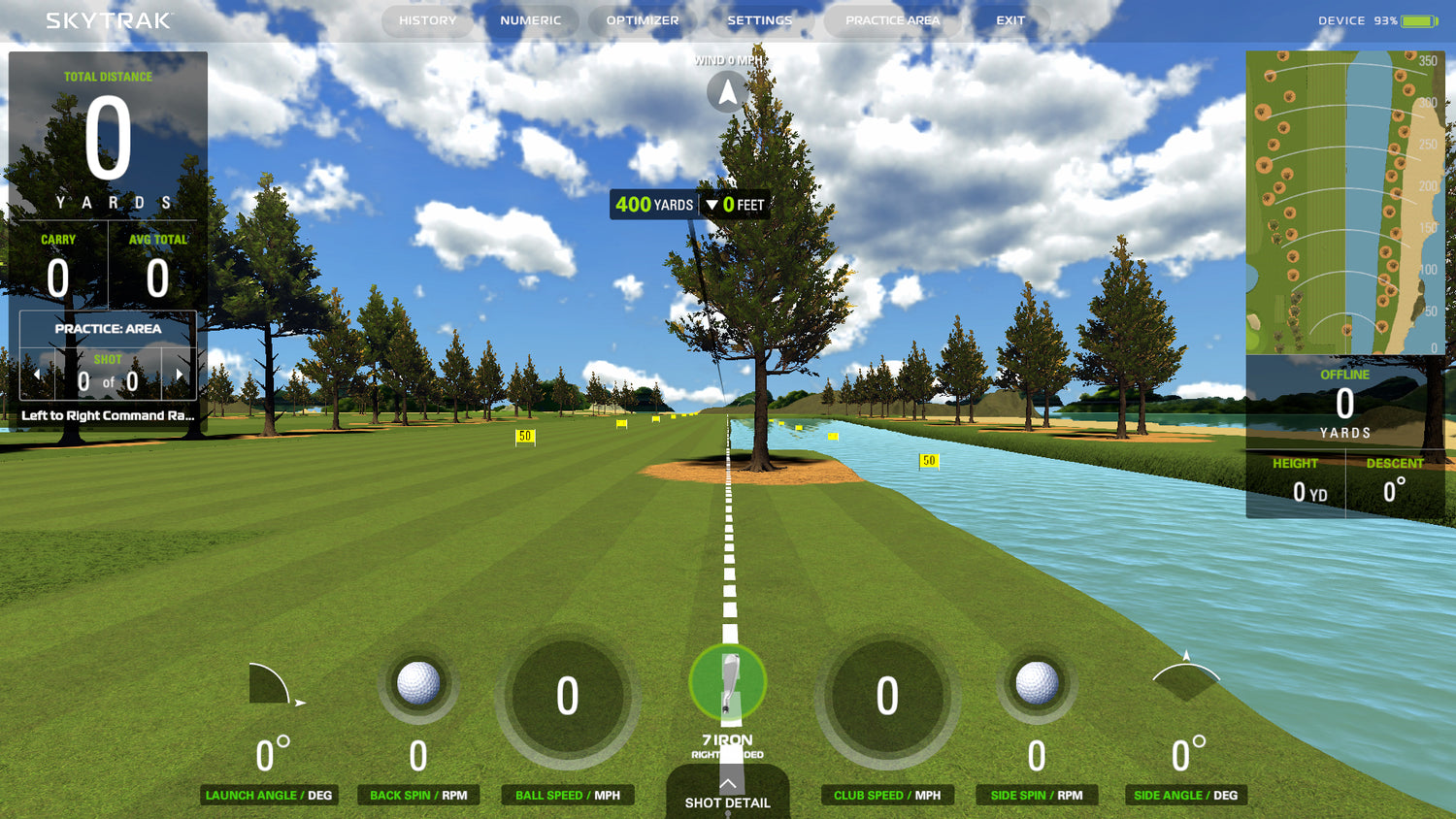Viewport: 1456px width, 819px height.
Task: Open the overhead course minimap
Action: pyautogui.click(x=1344, y=202)
